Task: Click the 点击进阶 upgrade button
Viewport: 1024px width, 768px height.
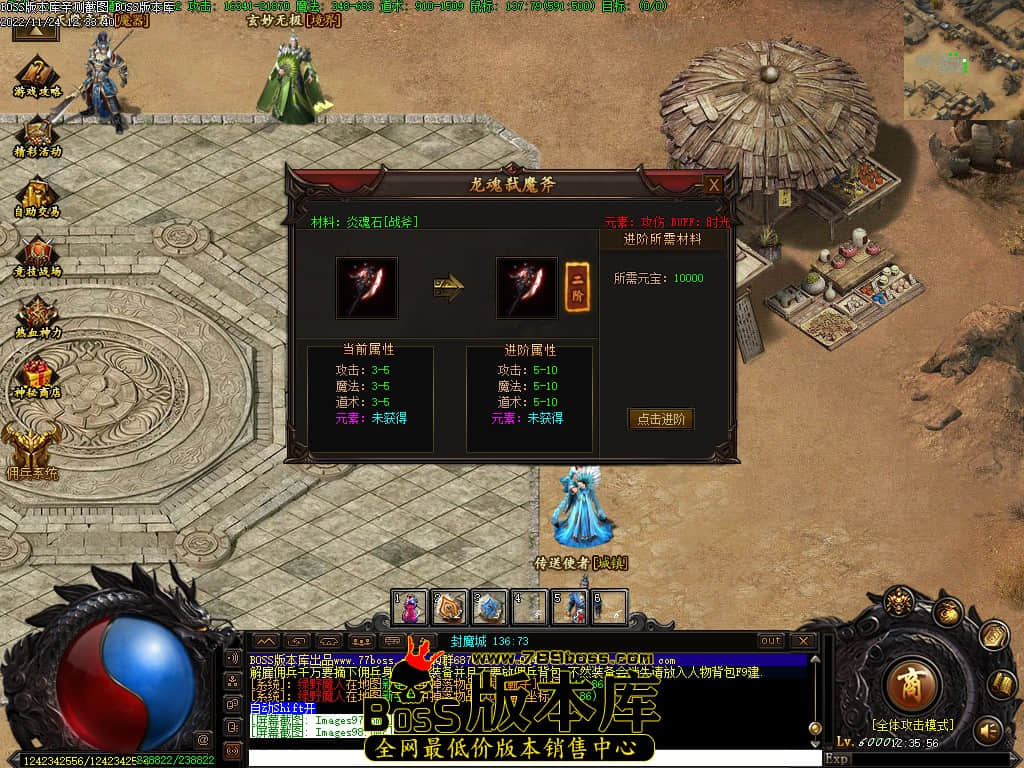Action: click(660, 419)
